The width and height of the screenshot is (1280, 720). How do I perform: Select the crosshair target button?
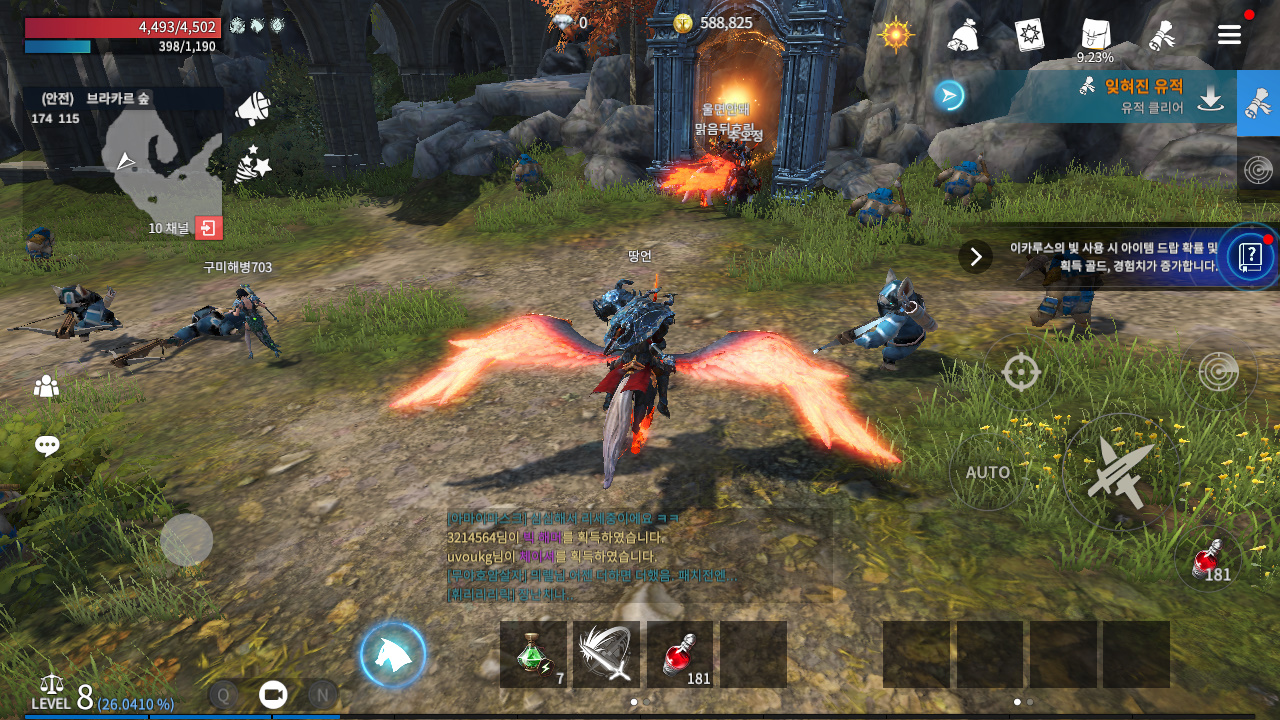[1021, 372]
